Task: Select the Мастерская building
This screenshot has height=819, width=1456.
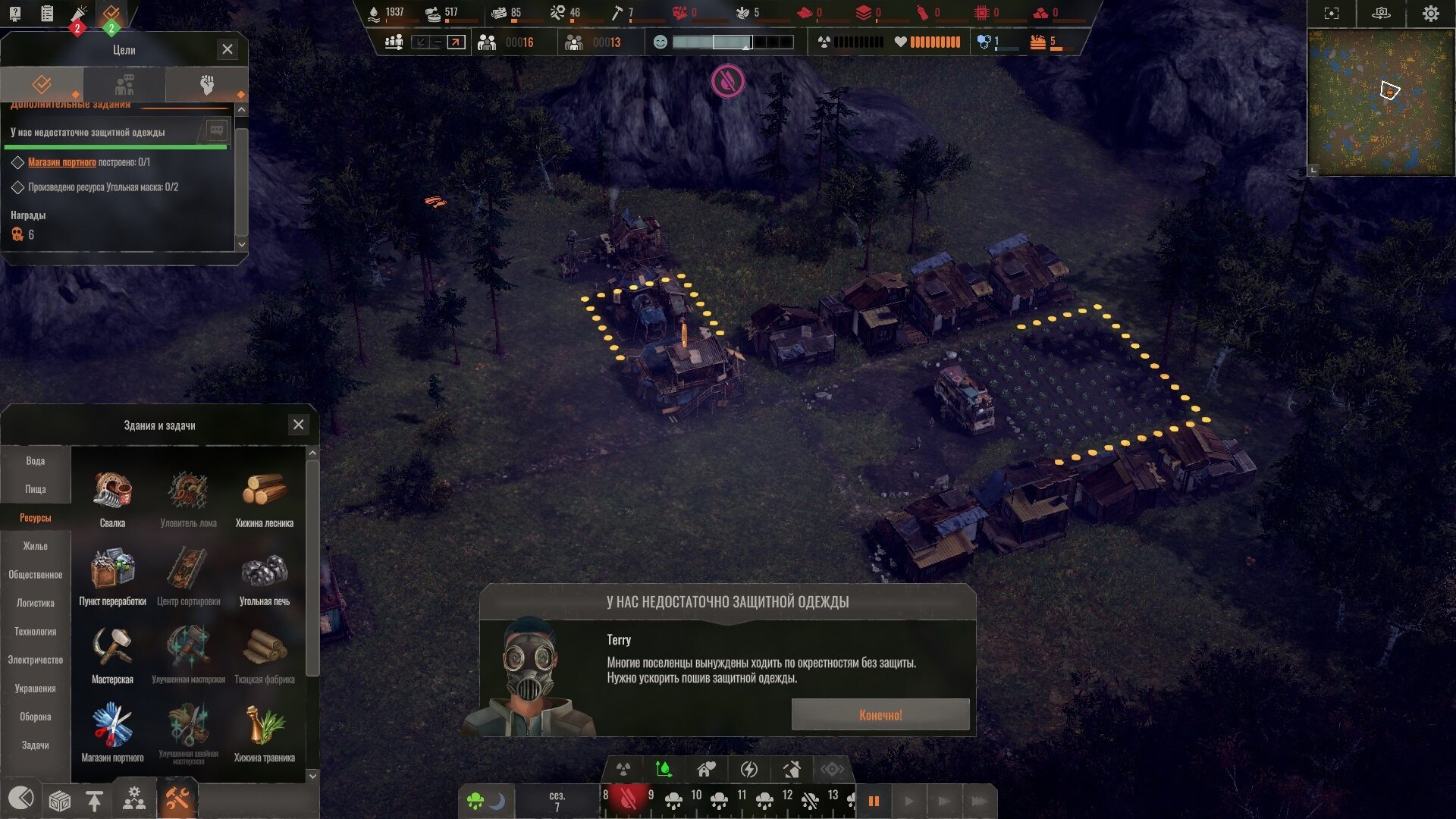Action: point(112,654)
